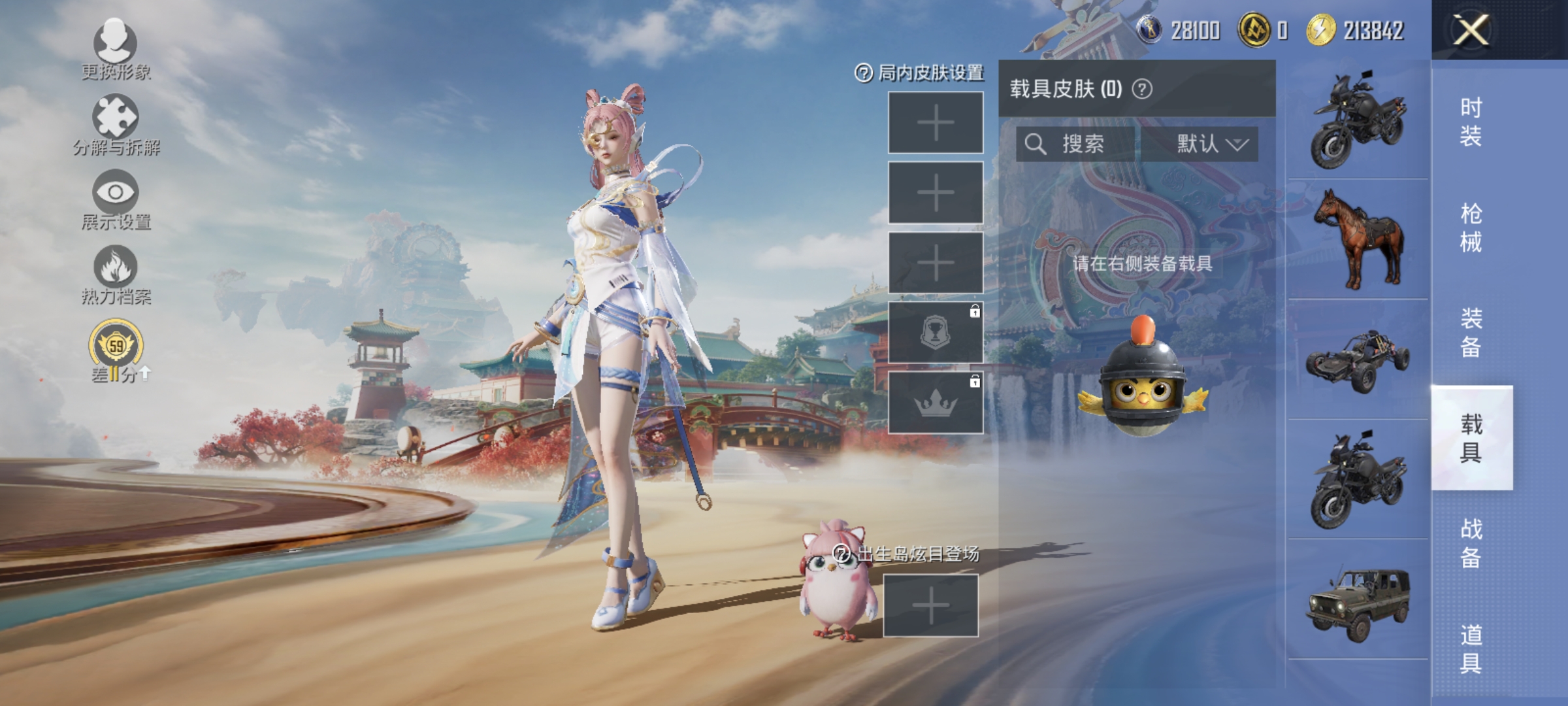This screenshot has height=706, width=1568.
Task: Switch to the 时装 outfit tab
Action: (x=1471, y=122)
